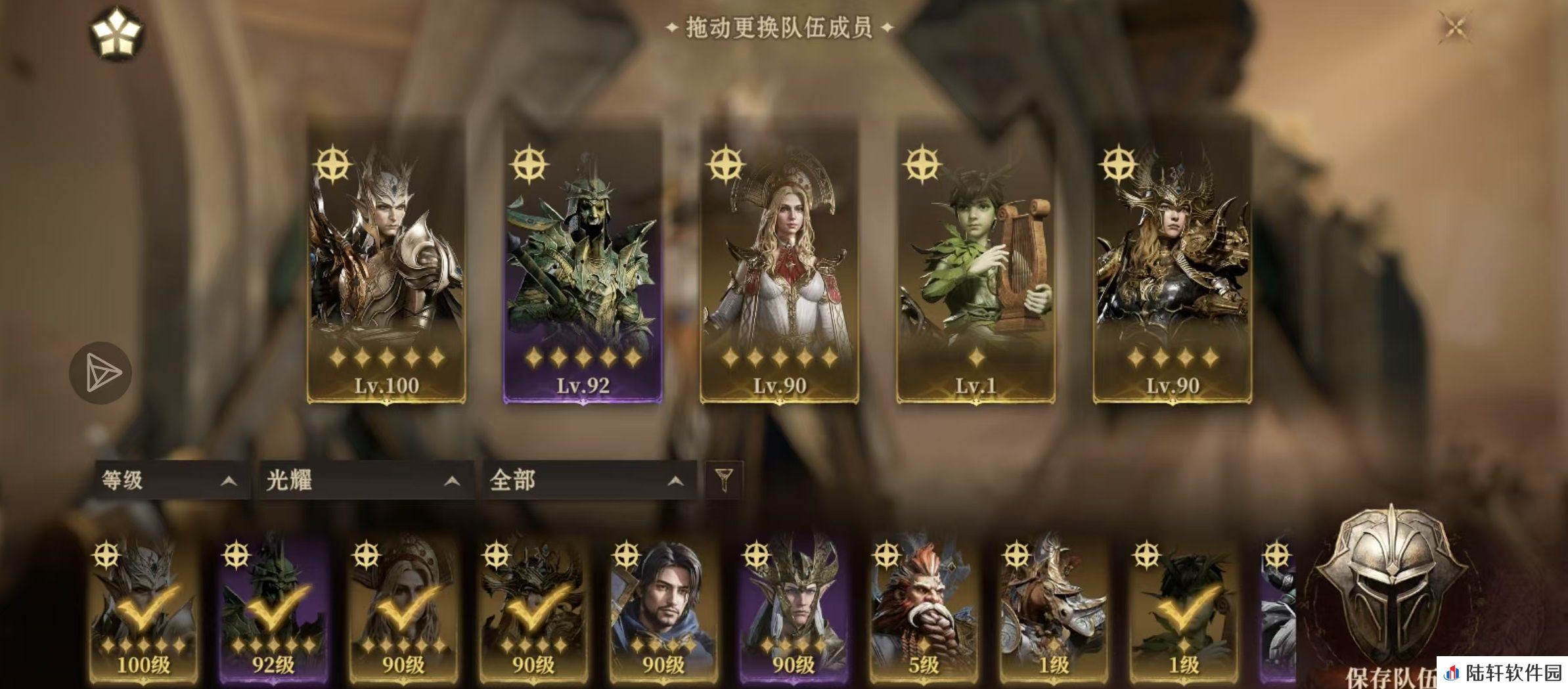Image resolution: width=1568 pixels, height=689 pixels.
Task: Select the Lv.92 green orc team card
Action: click(583, 263)
